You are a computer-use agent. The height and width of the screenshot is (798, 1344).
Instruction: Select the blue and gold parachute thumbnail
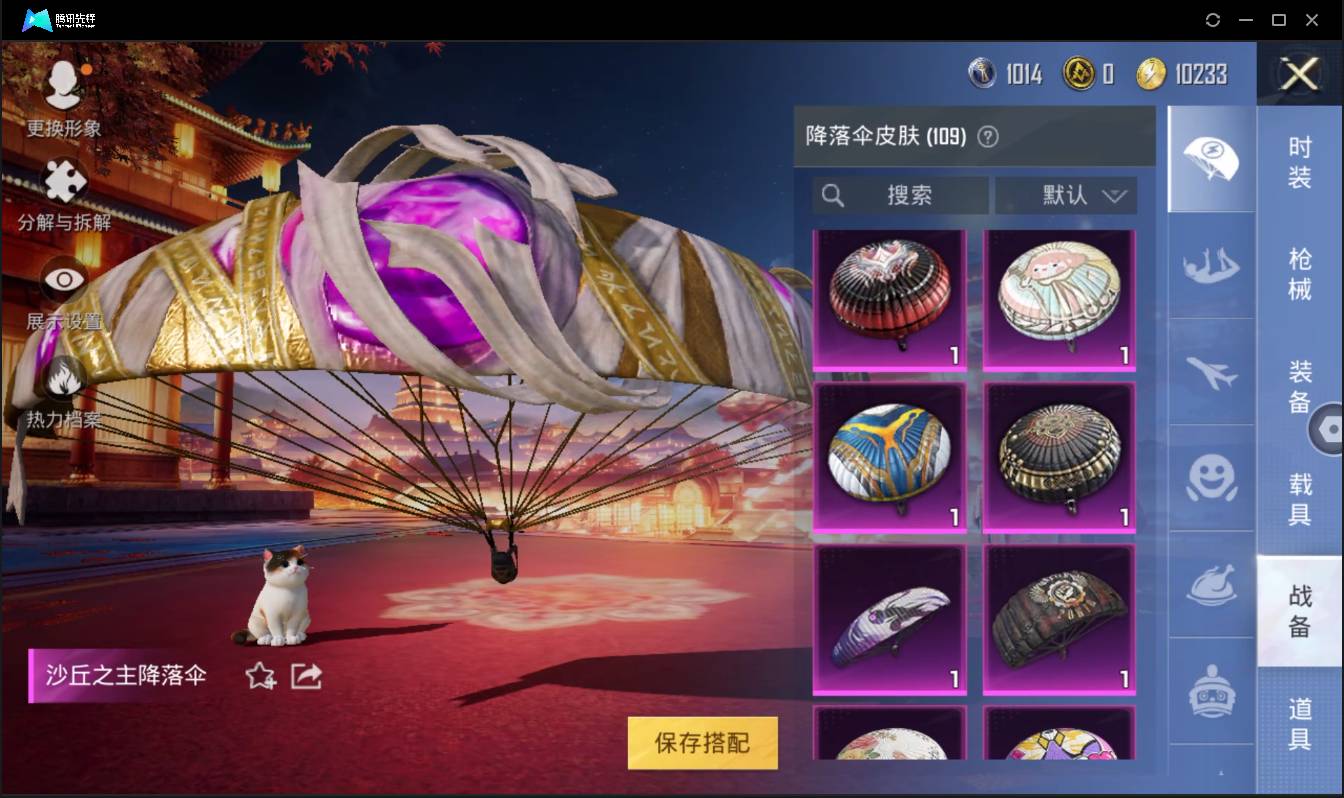coord(889,456)
